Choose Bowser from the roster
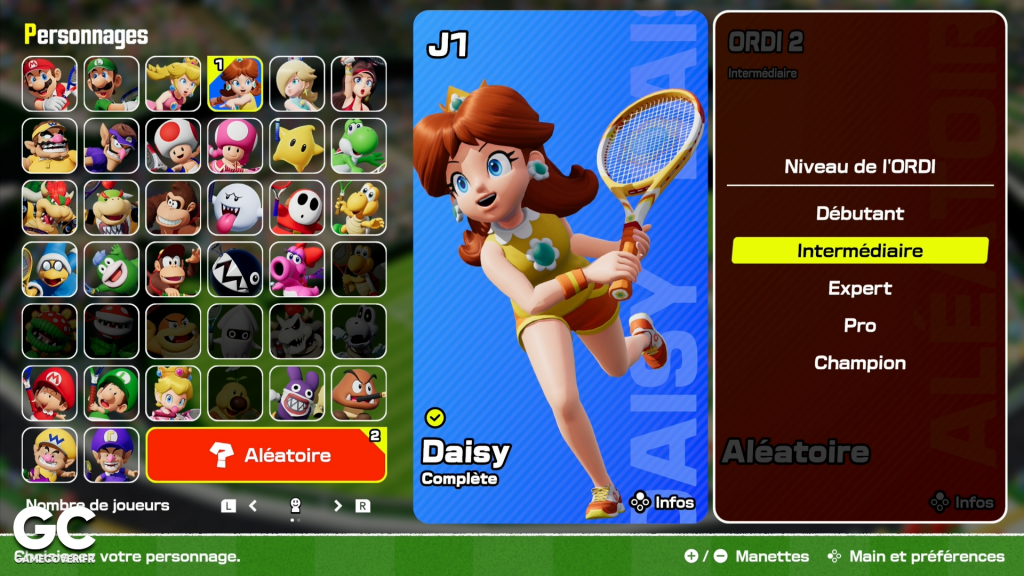The height and width of the screenshot is (576, 1024). click(50, 207)
